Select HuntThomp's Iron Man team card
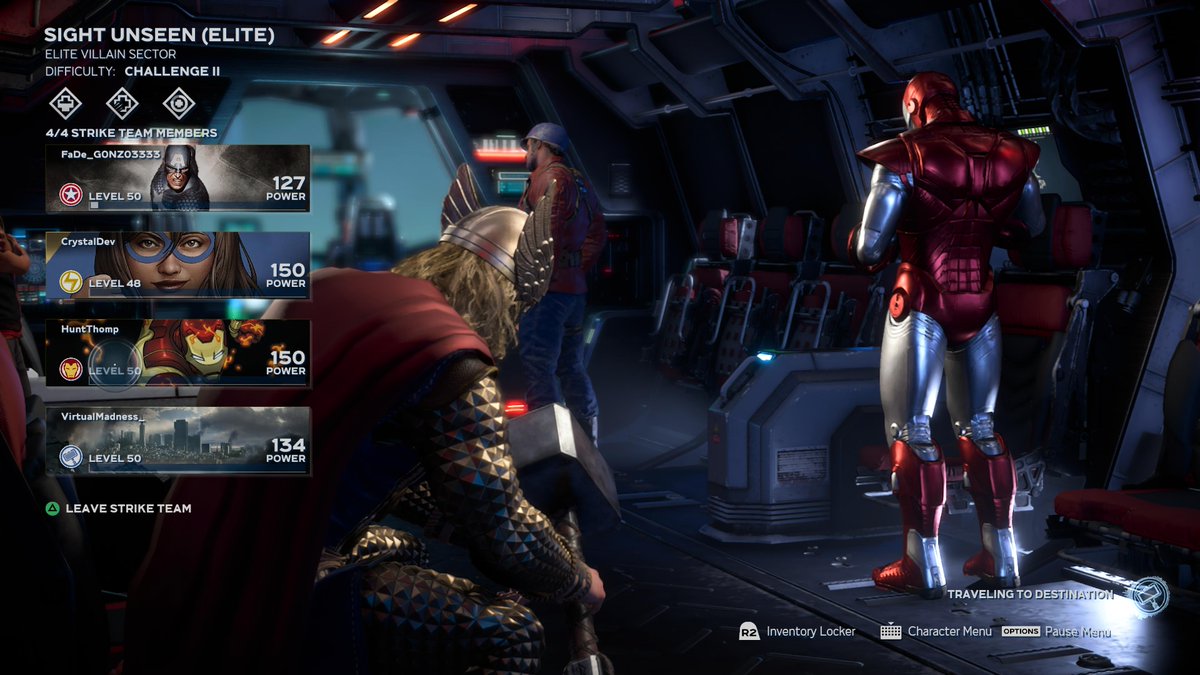 tap(177, 353)
